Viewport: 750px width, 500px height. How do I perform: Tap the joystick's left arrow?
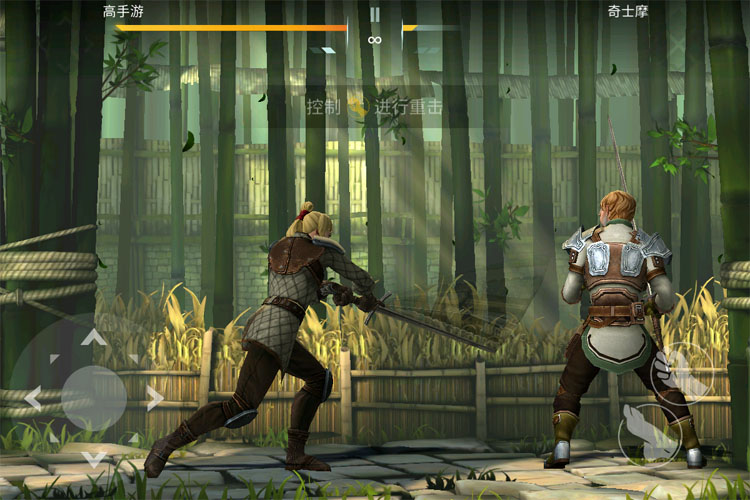32,399
